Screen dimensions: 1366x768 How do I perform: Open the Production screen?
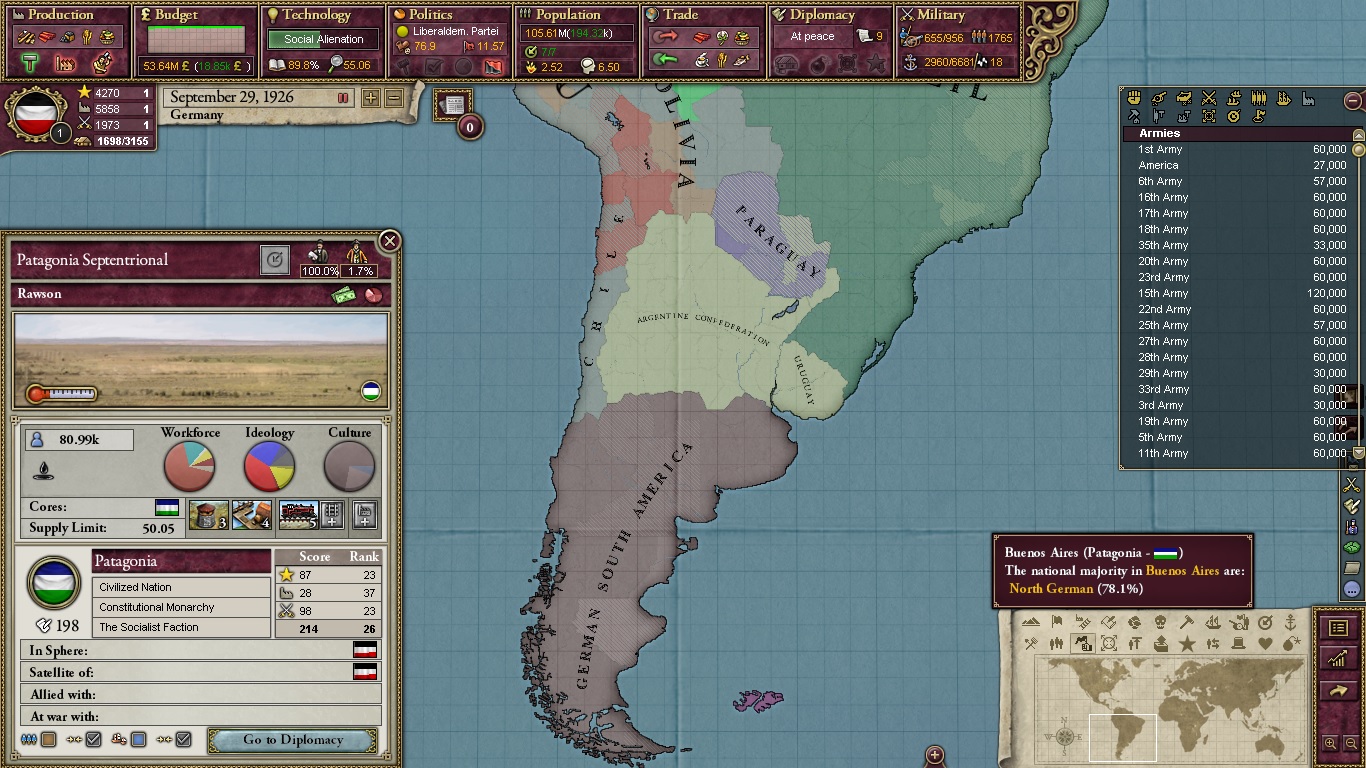pos(60,15)
